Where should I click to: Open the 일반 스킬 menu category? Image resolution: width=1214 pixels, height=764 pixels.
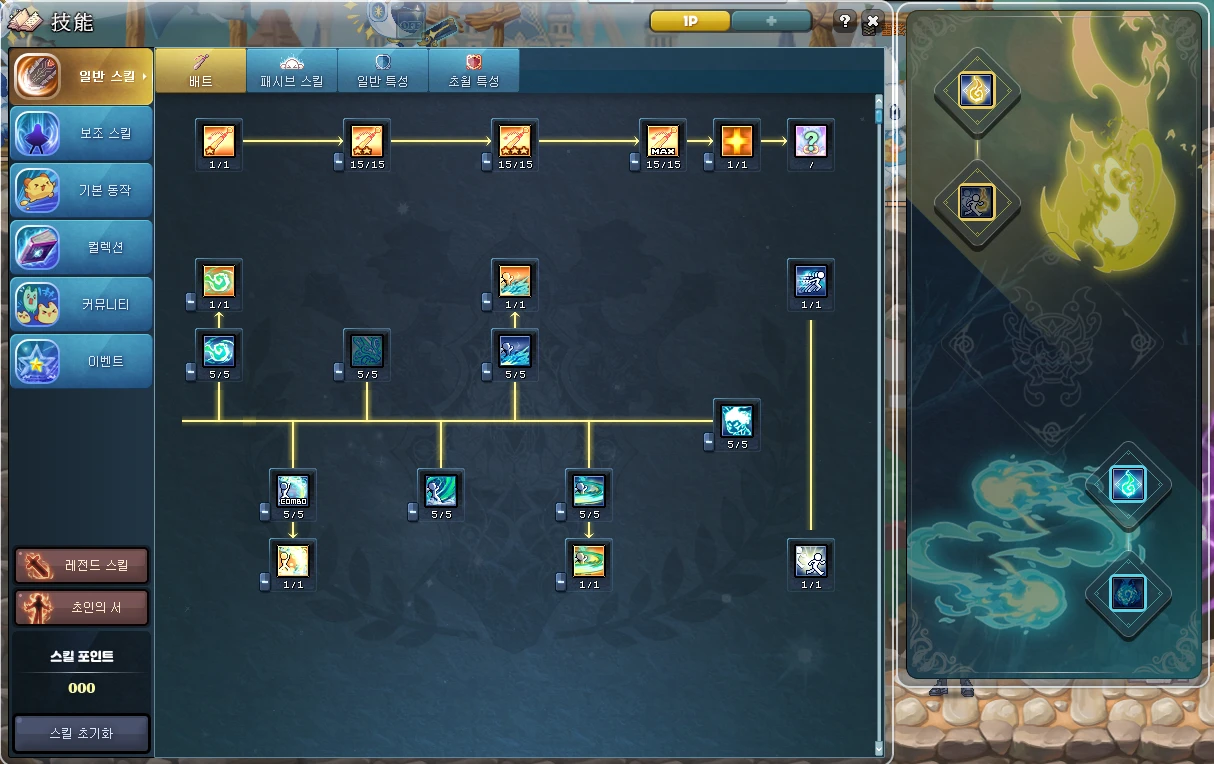point(82,77)
